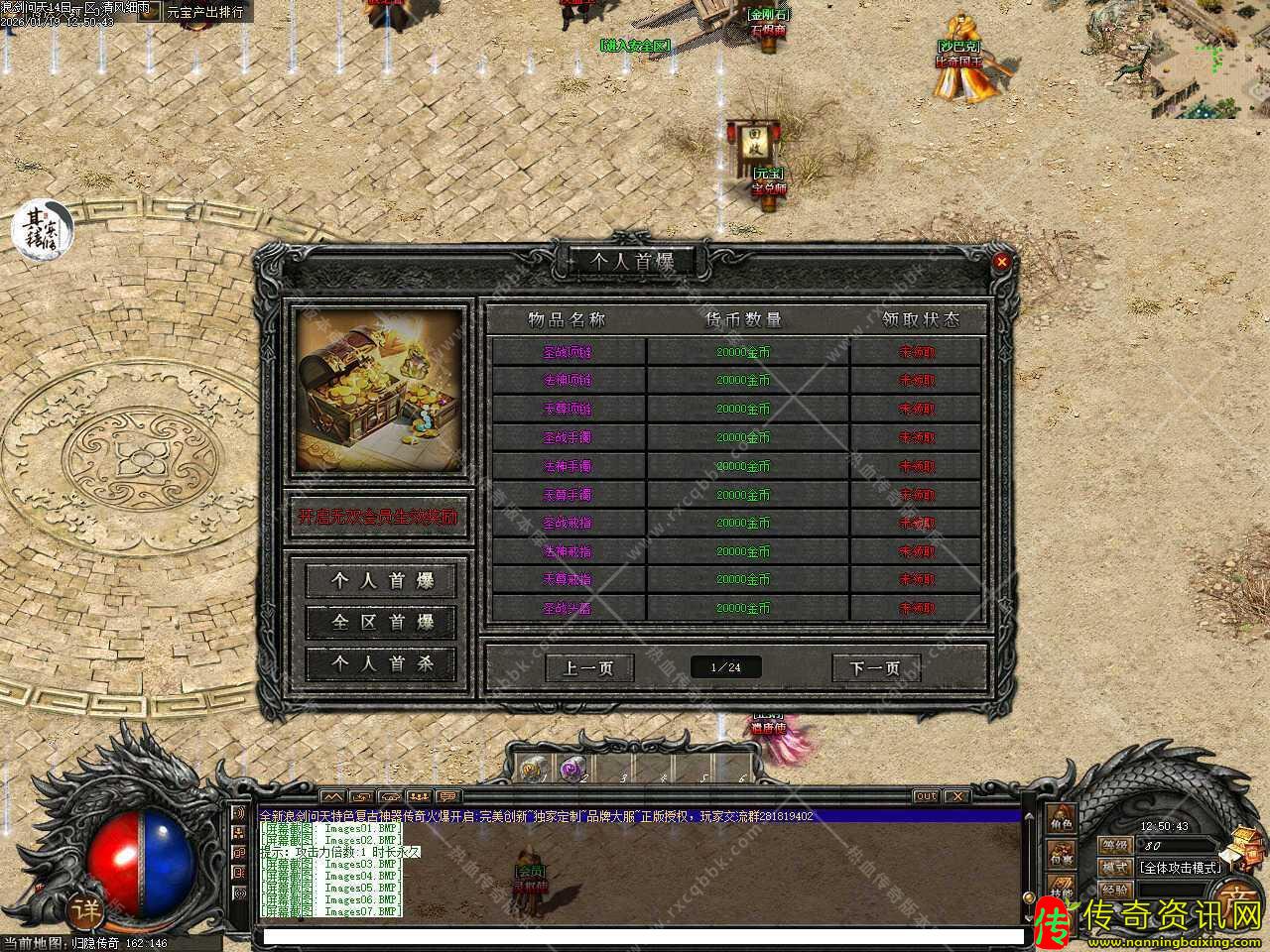Use the item in hotbar slot 1
Screen dimensions: 1270x952
point(533,768)
